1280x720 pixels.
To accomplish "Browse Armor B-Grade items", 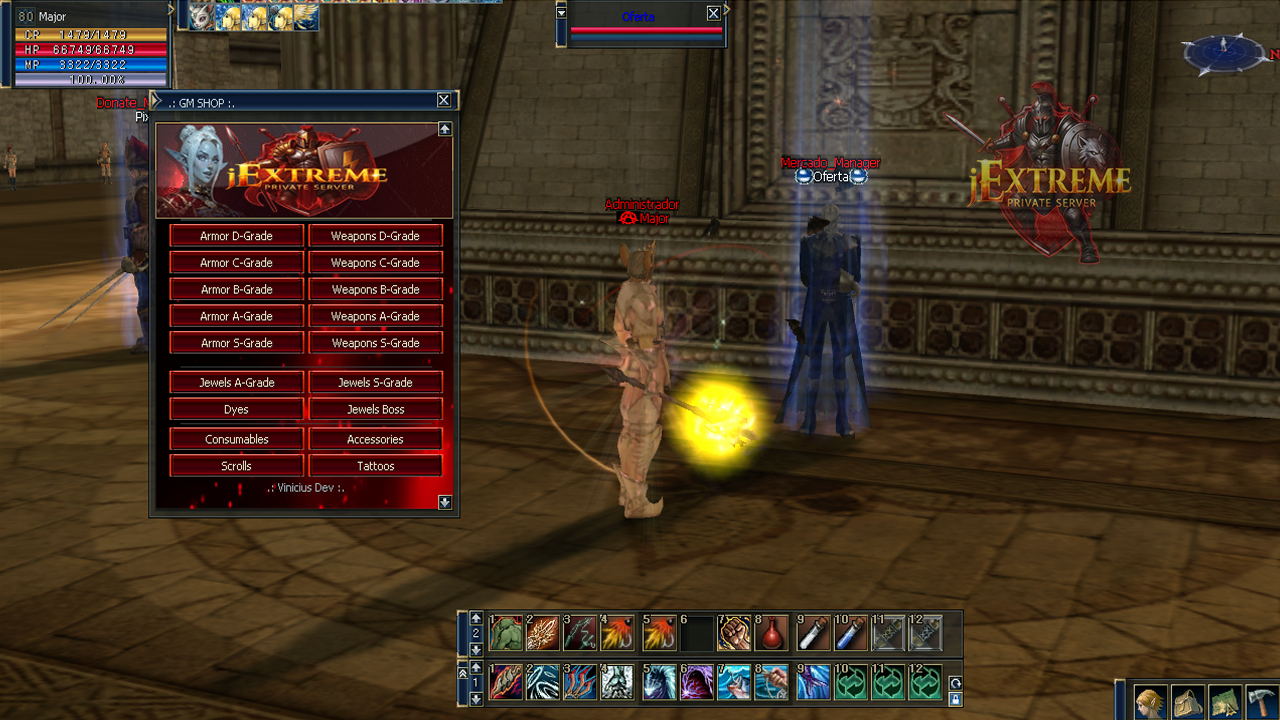I will tap(236, 290).
